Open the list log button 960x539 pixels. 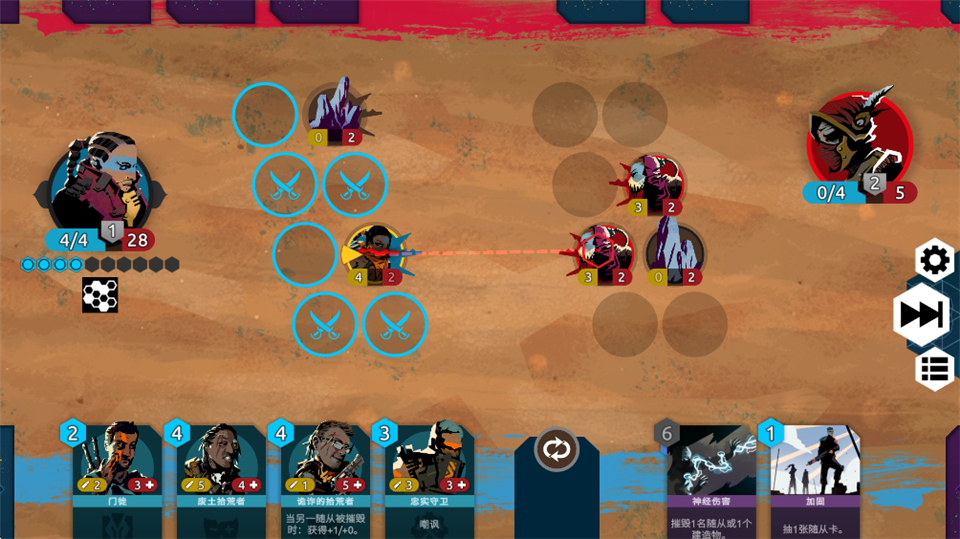tap(934, 368)
